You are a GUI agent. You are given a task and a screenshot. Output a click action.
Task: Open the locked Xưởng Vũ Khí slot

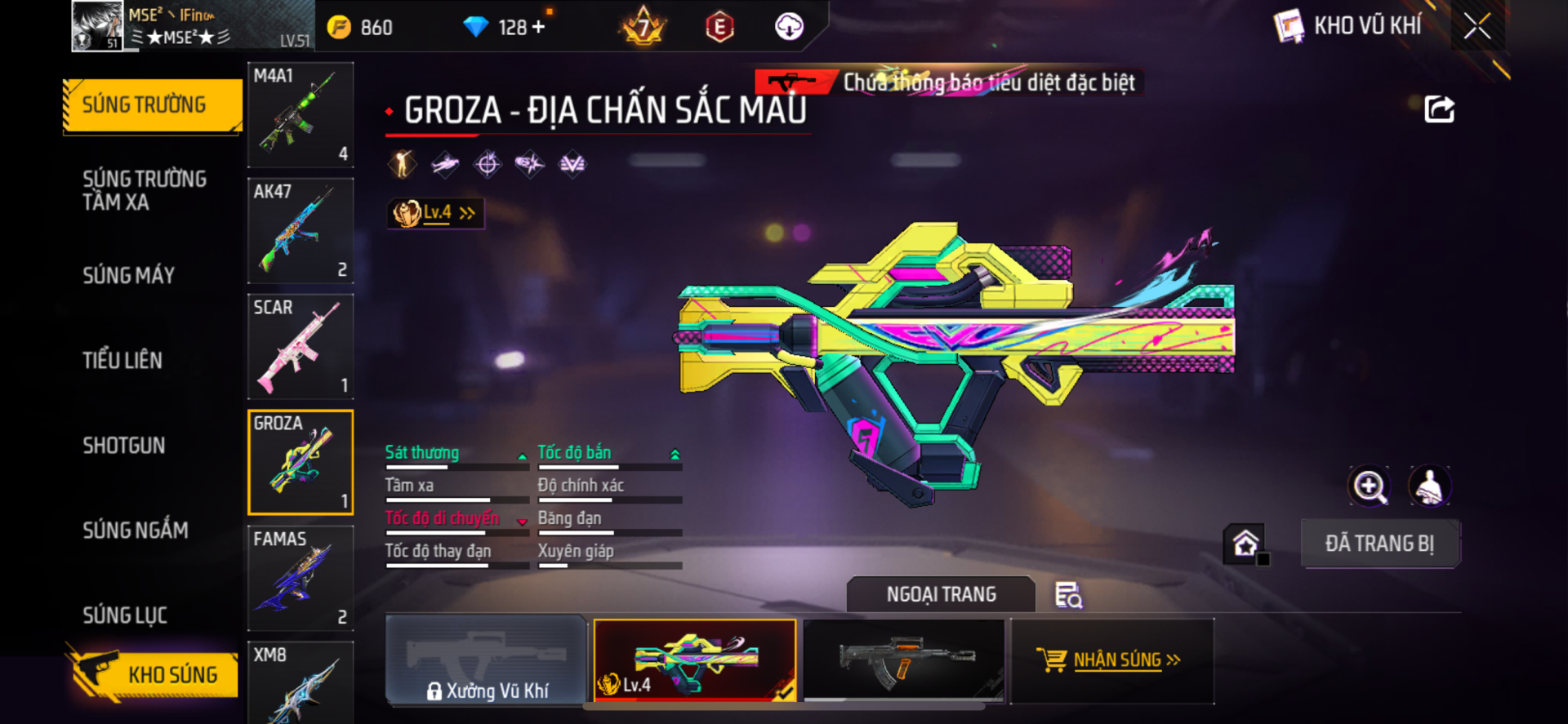tap(487, 660)
